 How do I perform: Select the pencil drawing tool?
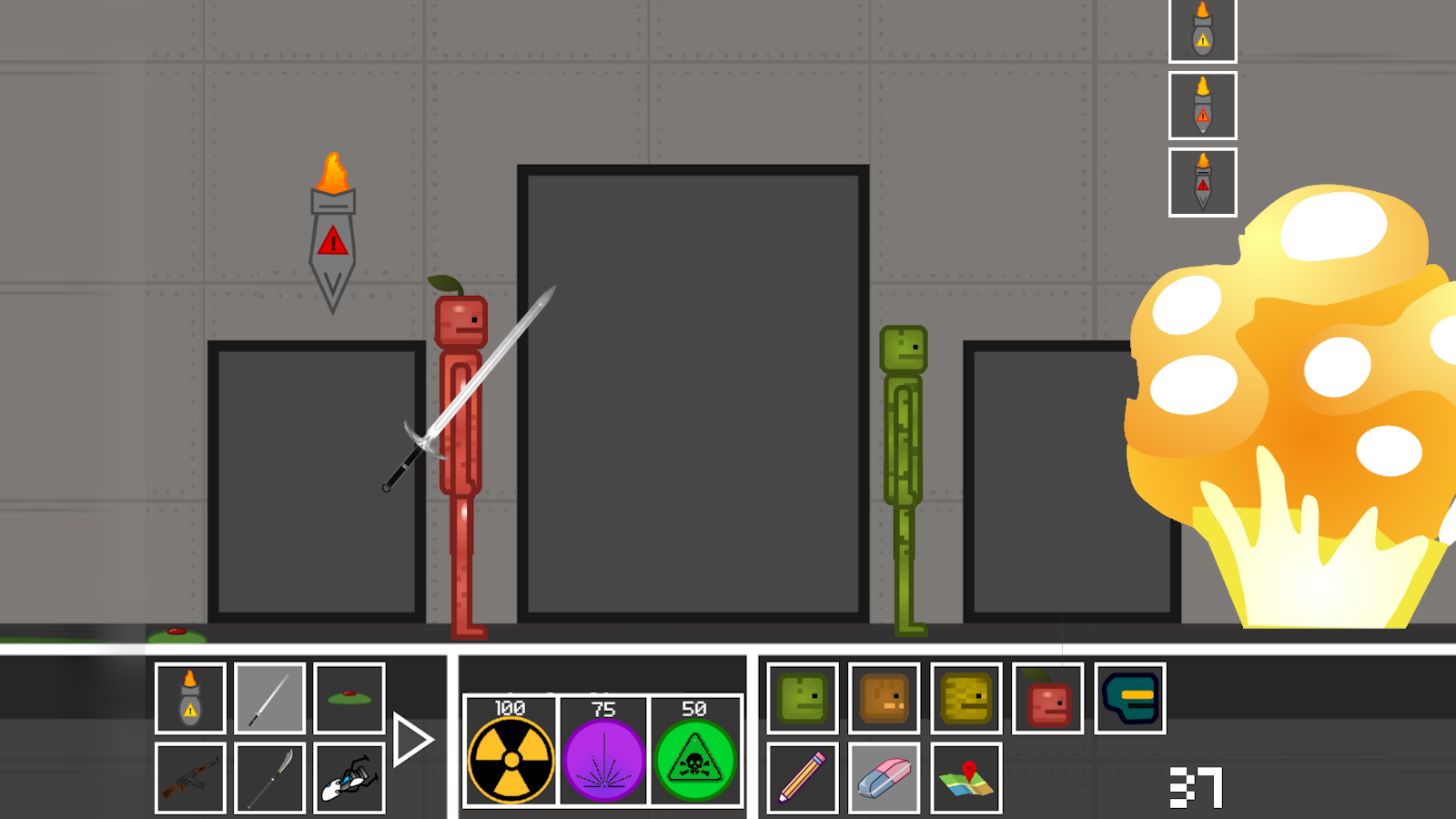coord(802,780)
